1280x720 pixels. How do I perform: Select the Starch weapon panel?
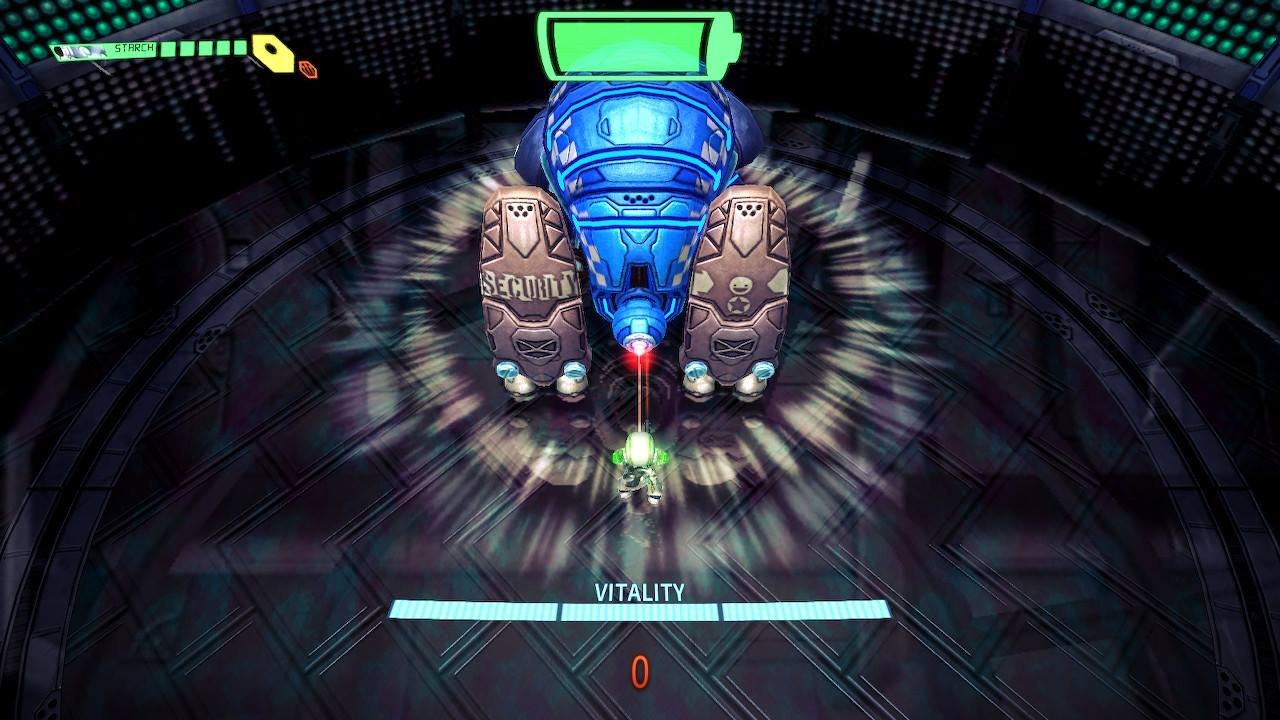[x=150, y=49]
